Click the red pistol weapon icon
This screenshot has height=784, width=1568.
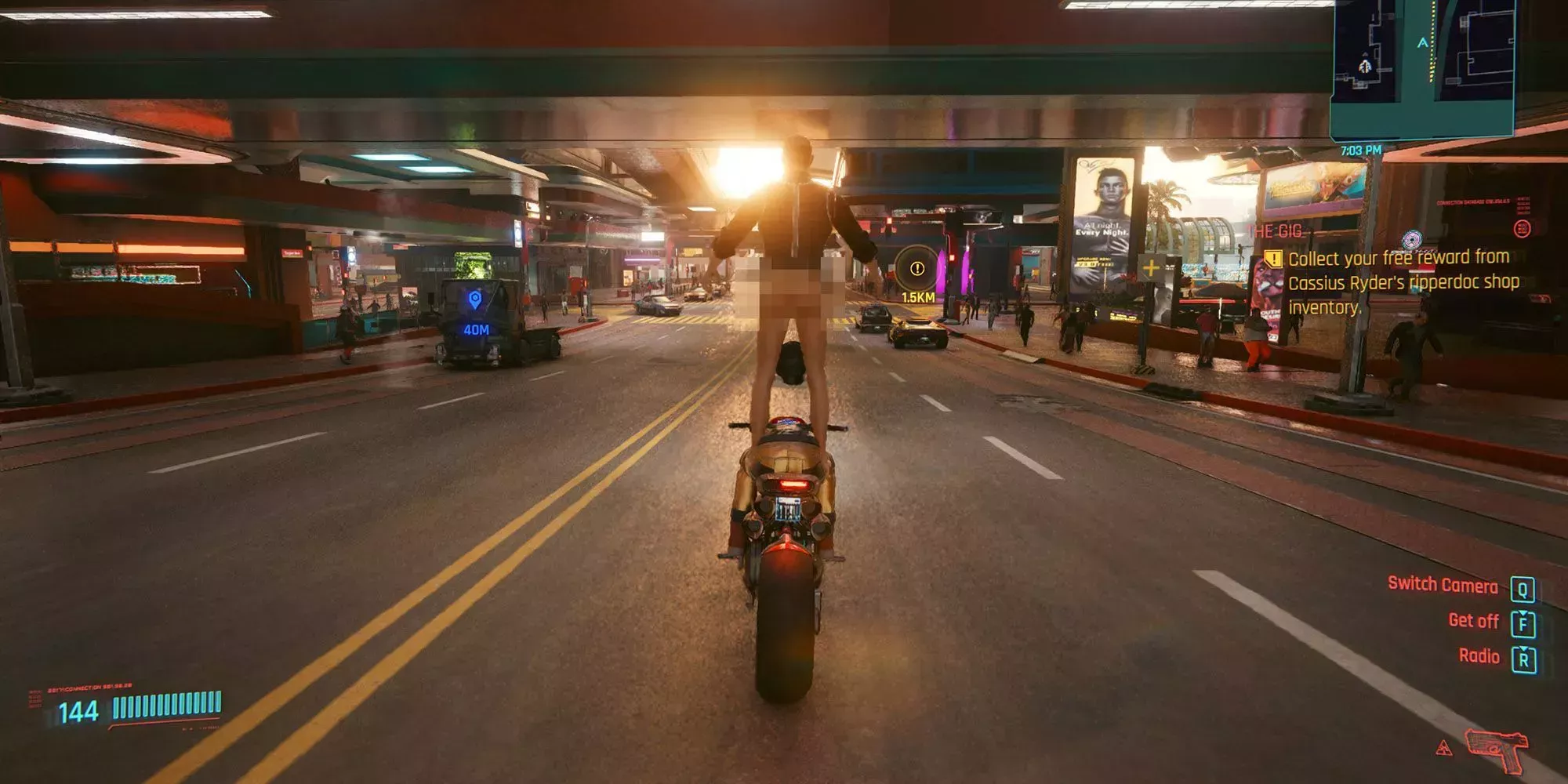click(x=1497, y=748)
